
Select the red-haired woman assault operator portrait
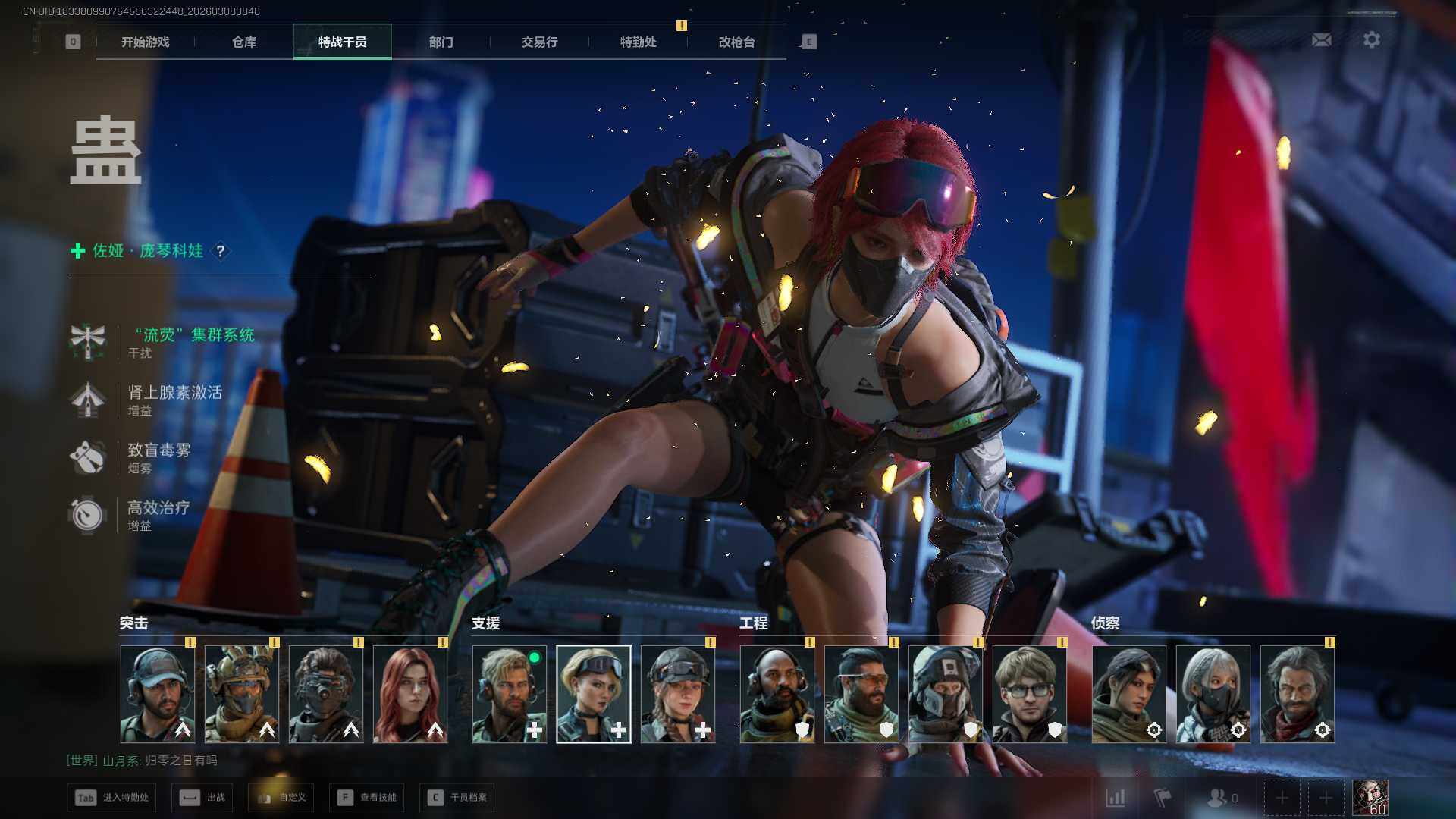[410, 694]
